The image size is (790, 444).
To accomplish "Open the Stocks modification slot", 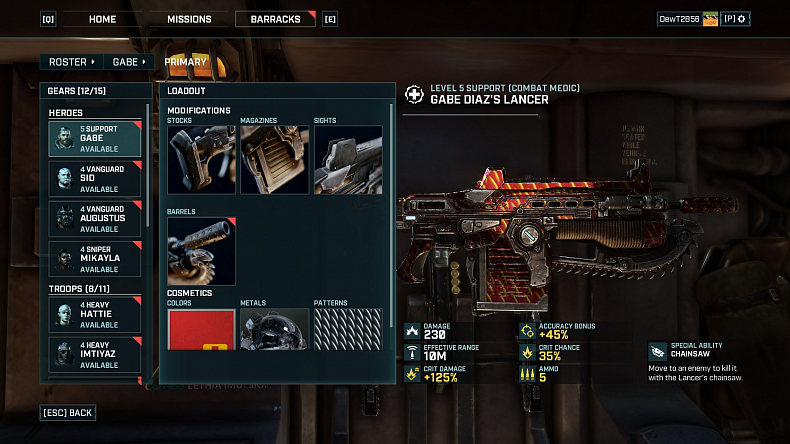I will coord(201,159).
